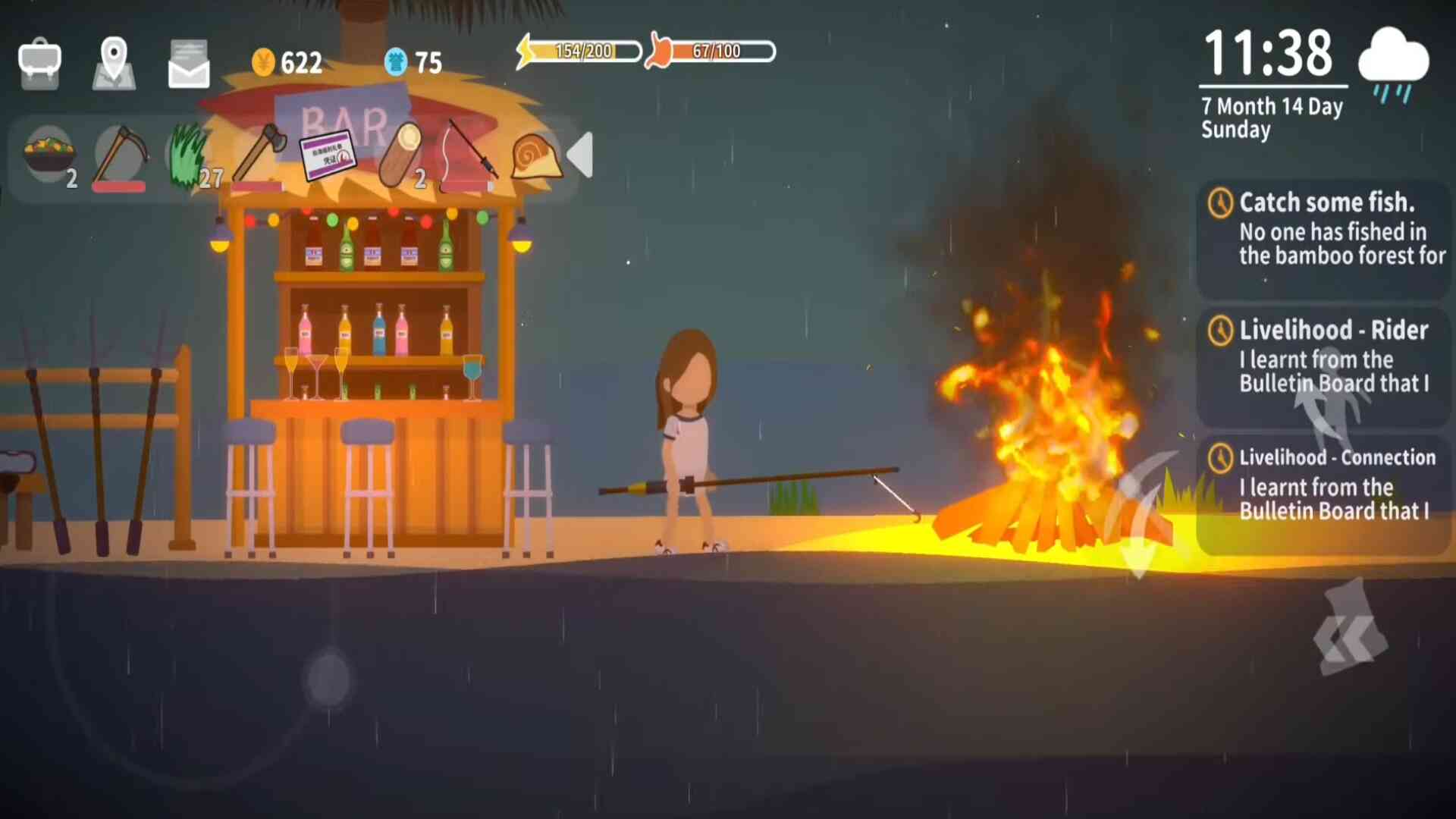Check the mail envelope icon
The width and height of the screenshot is (1456, 819).
[188, 64]
